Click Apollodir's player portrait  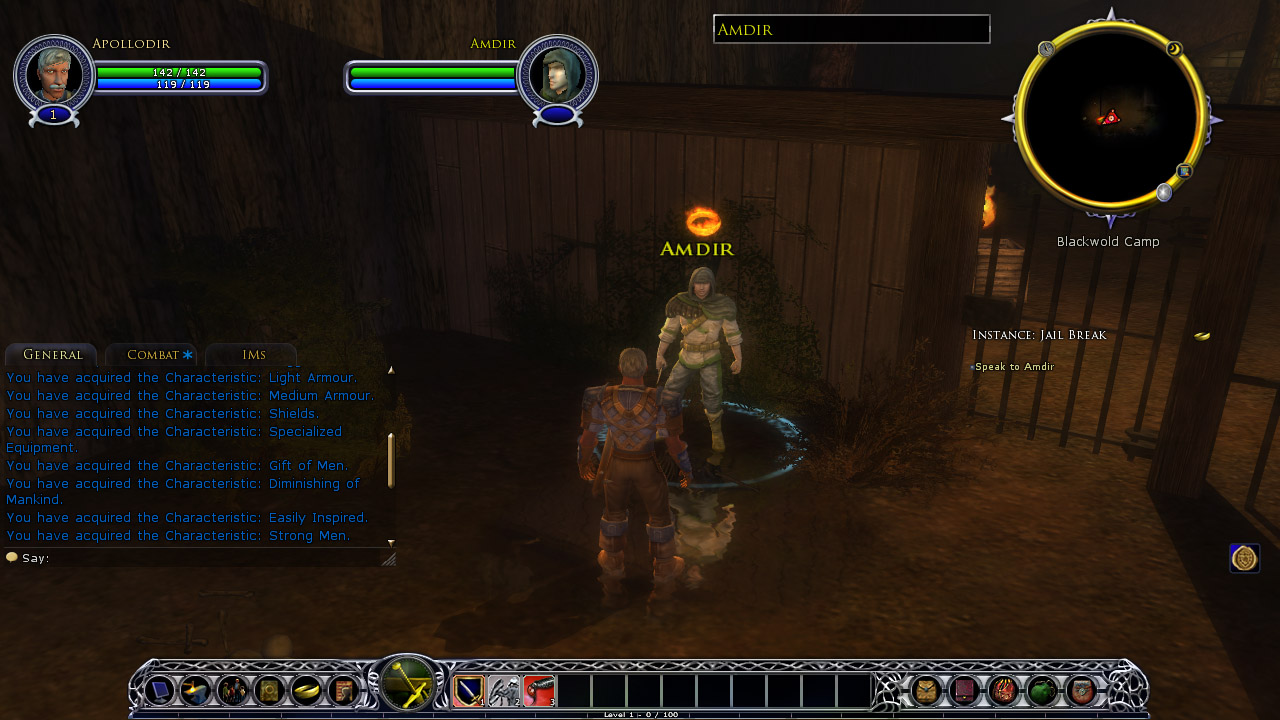(54, 73)
